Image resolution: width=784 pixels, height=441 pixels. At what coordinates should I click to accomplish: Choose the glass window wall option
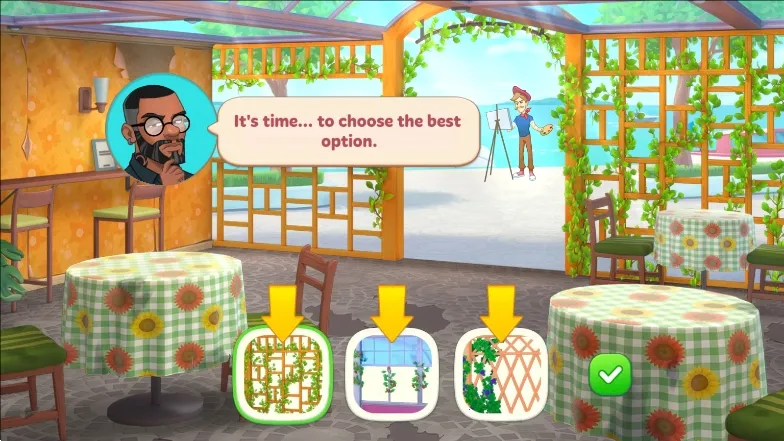tap(393, 374)
